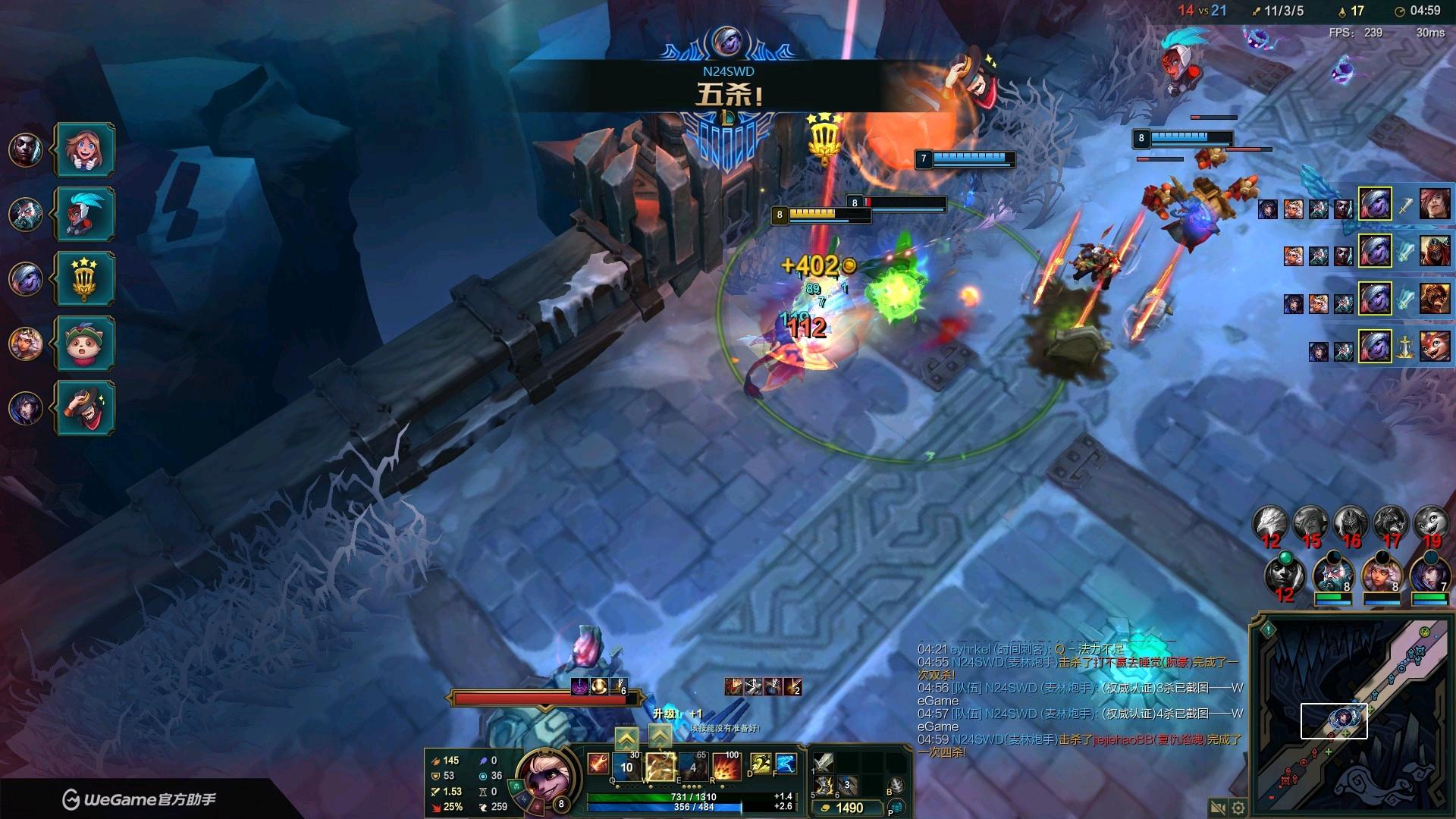Select the sword item in slot 1
Image resolution: width=1456 pixels, height=819 pixels.
tap(824, 762)
